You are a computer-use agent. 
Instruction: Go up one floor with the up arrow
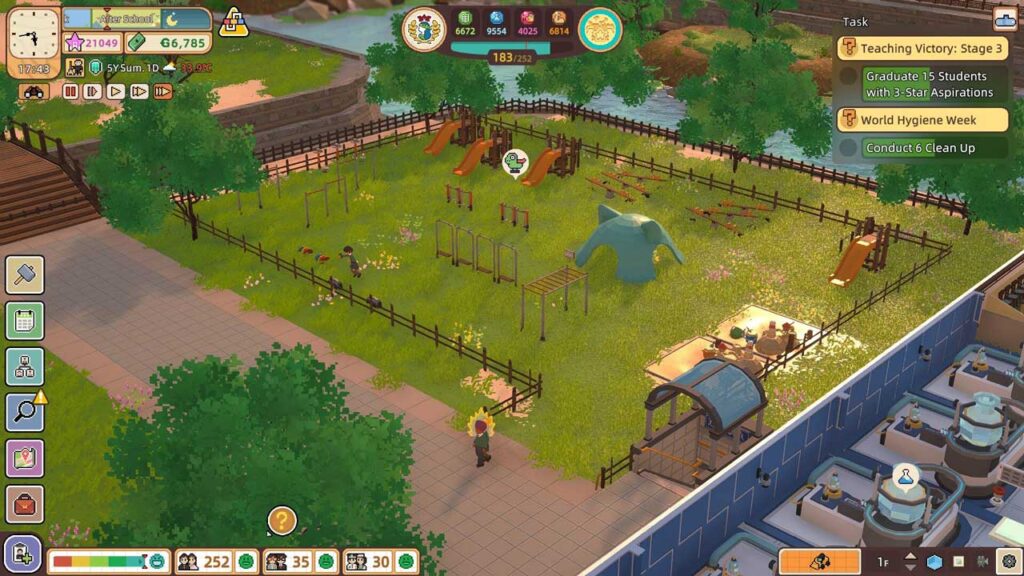point(909,556)
